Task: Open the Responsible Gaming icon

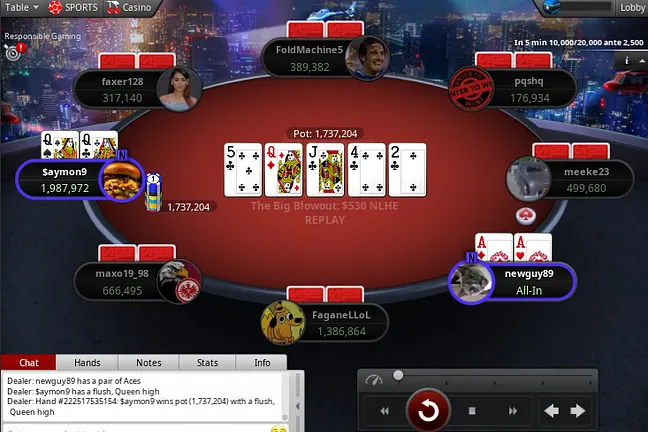Action: (12, 50)
